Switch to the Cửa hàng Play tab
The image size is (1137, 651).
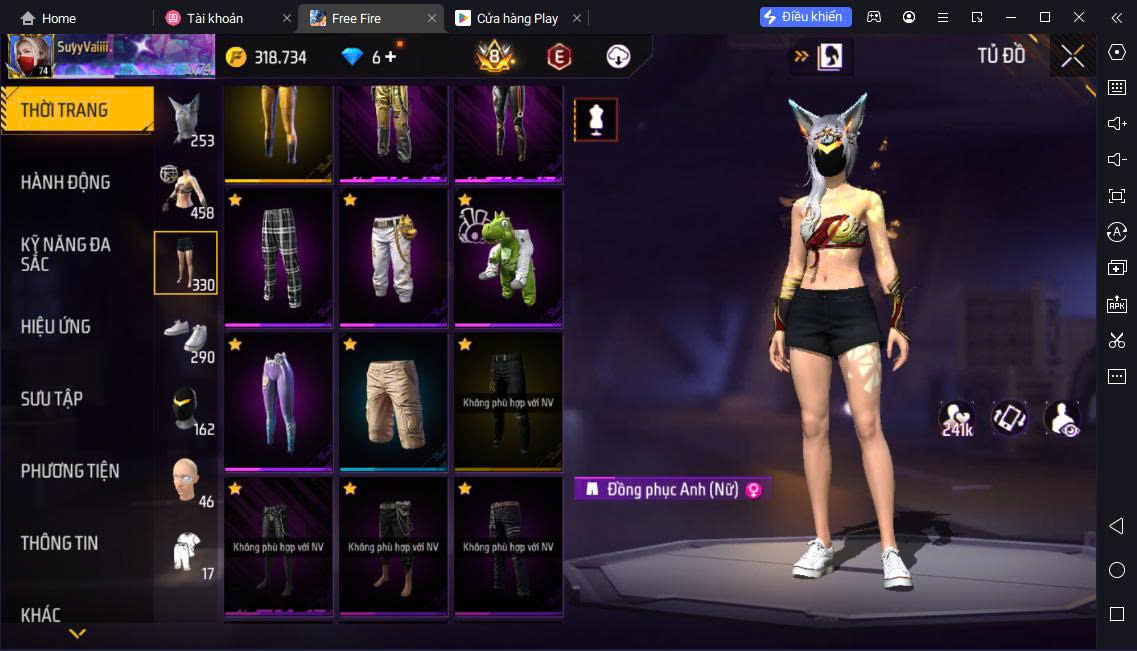coord(517,18)
